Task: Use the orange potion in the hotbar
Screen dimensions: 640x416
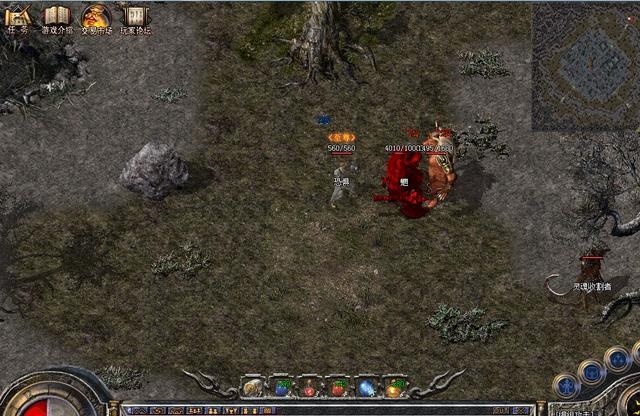Action: (397, 387)
